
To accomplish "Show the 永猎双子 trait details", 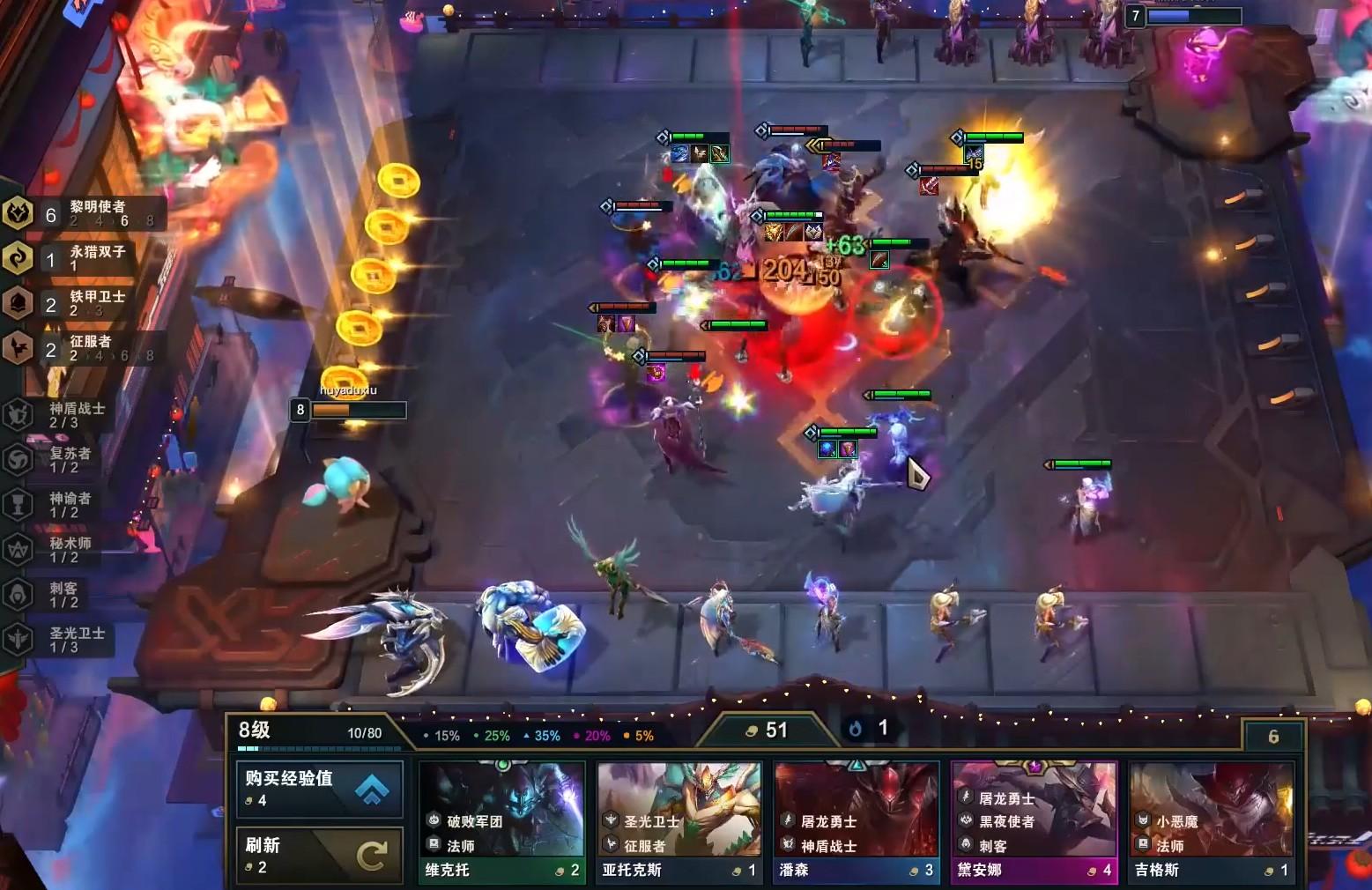I will coord(84,258).
